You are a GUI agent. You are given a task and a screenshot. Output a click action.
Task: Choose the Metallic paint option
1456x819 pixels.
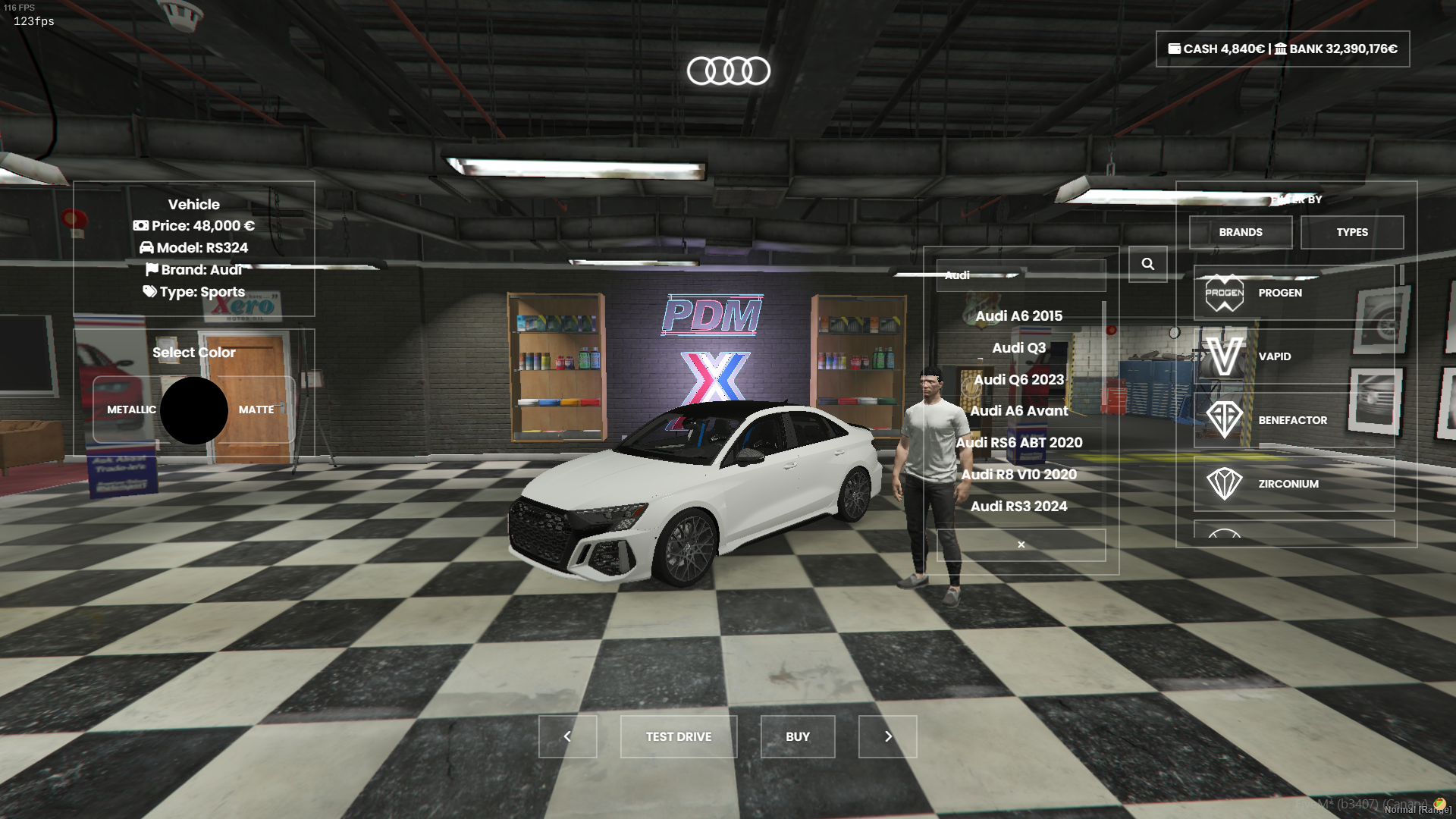(131, 409)
